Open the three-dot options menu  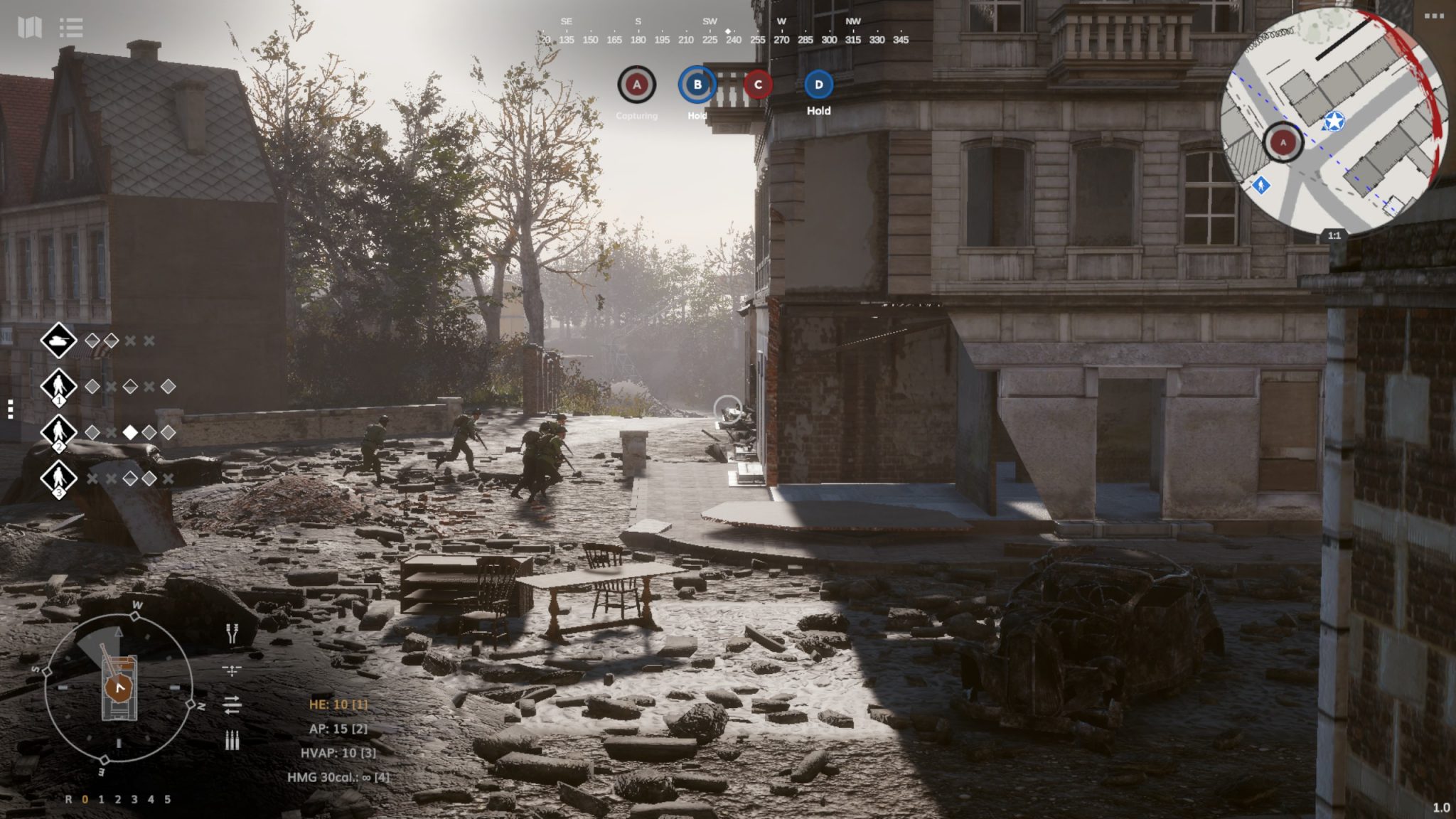pyautogui.click(x=1434, y=16)
